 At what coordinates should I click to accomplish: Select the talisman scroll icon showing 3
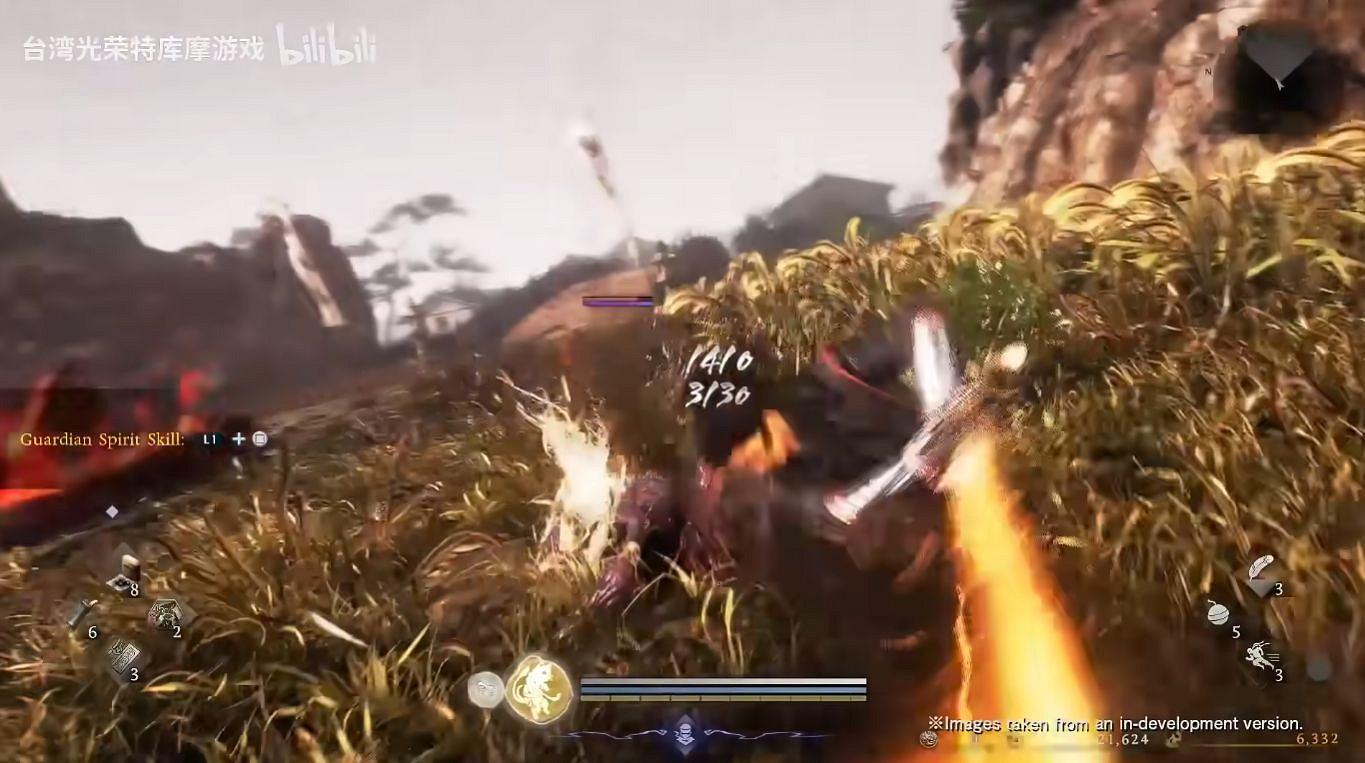(x=125, y=655)
